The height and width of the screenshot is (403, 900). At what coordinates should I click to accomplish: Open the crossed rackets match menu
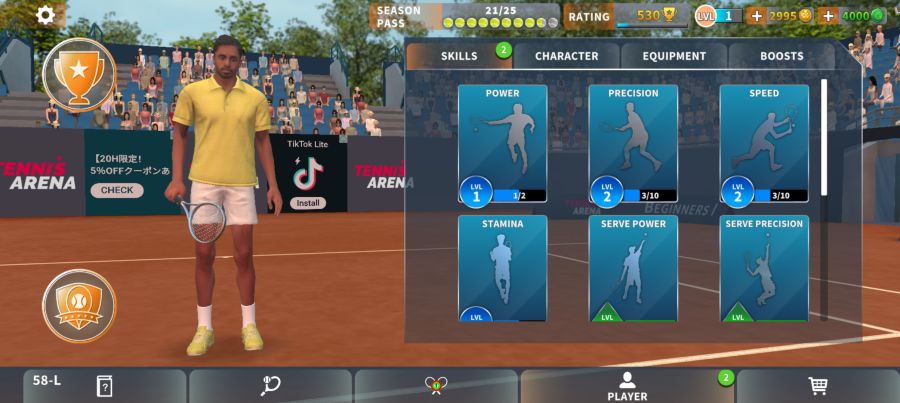436,386
